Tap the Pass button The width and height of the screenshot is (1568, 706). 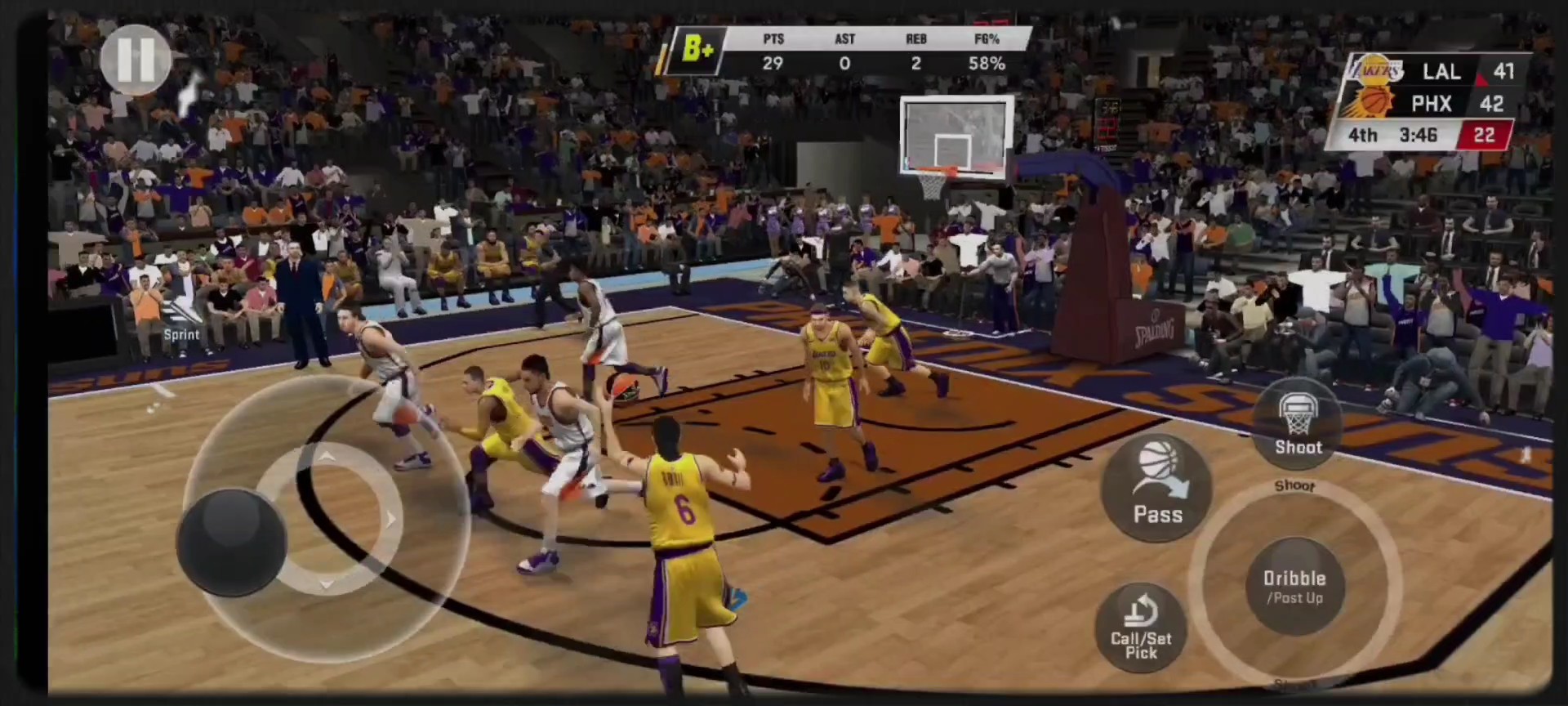[x=1157, y=487]
